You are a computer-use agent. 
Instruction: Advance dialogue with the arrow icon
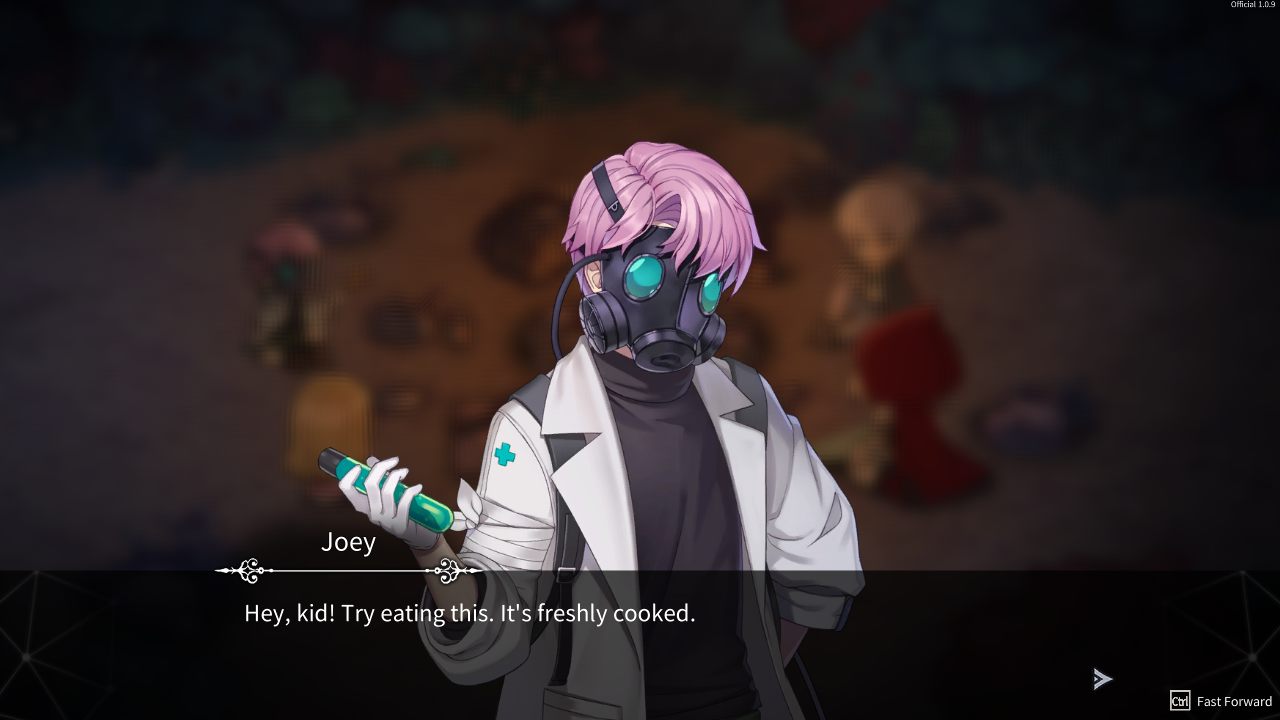[x=1102, y=680]
